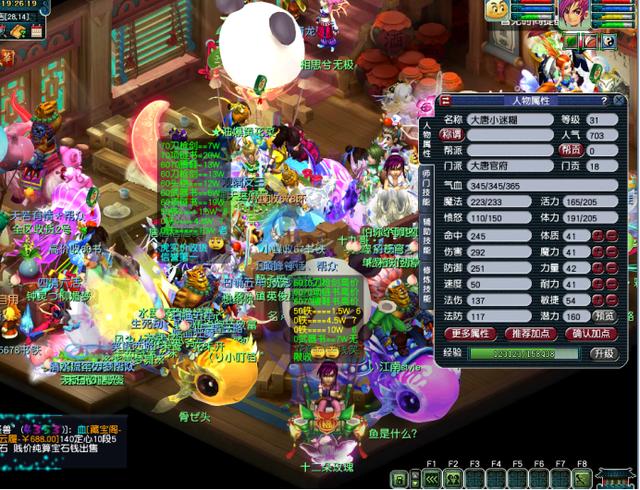Open the help question mark in panel
This screenshot has width=640, height=490.
click(x=602, y=101)
